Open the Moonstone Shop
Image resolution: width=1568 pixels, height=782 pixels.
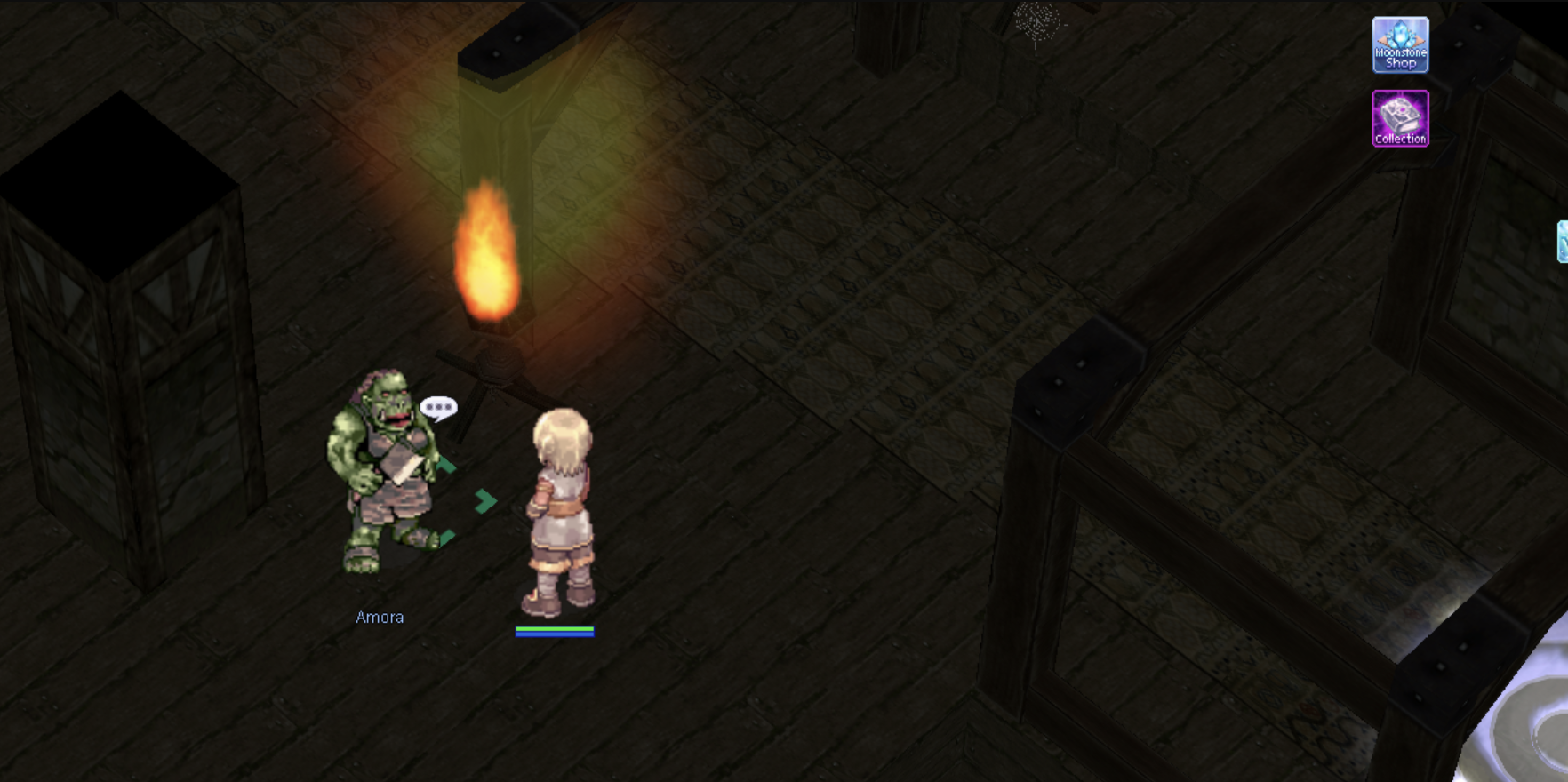1400,44
